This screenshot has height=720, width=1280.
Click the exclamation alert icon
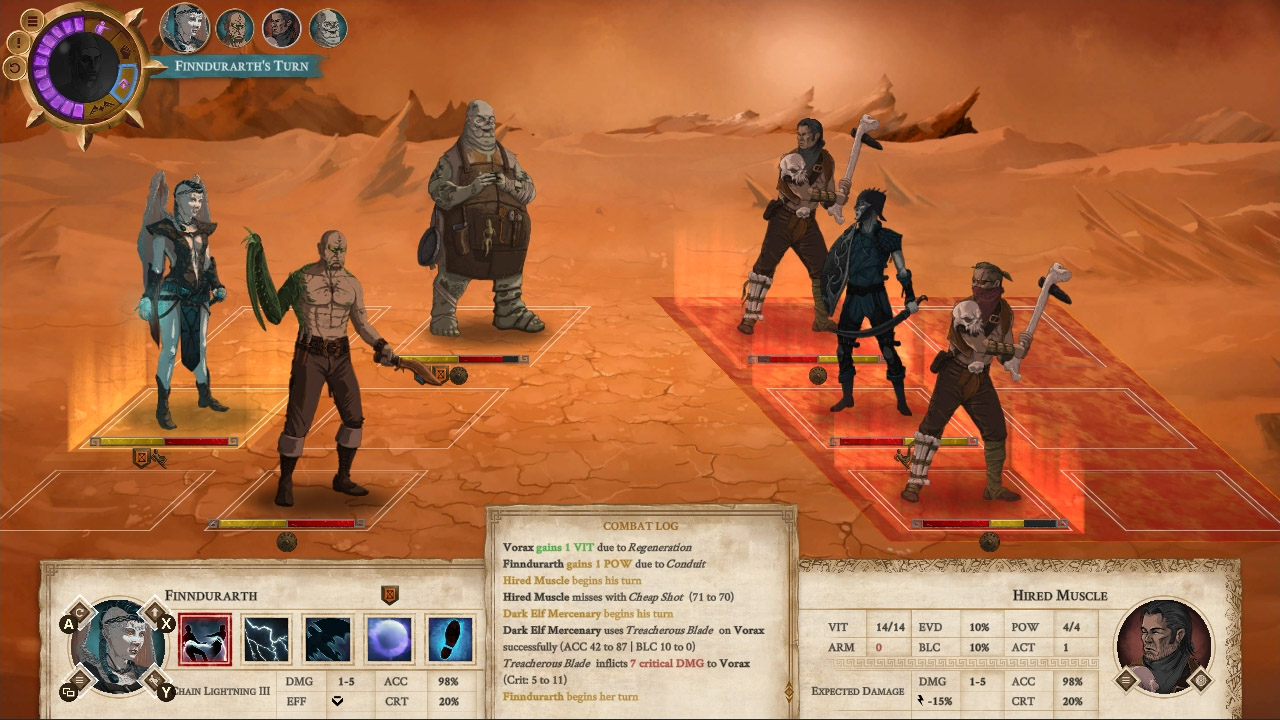point(18,42)
